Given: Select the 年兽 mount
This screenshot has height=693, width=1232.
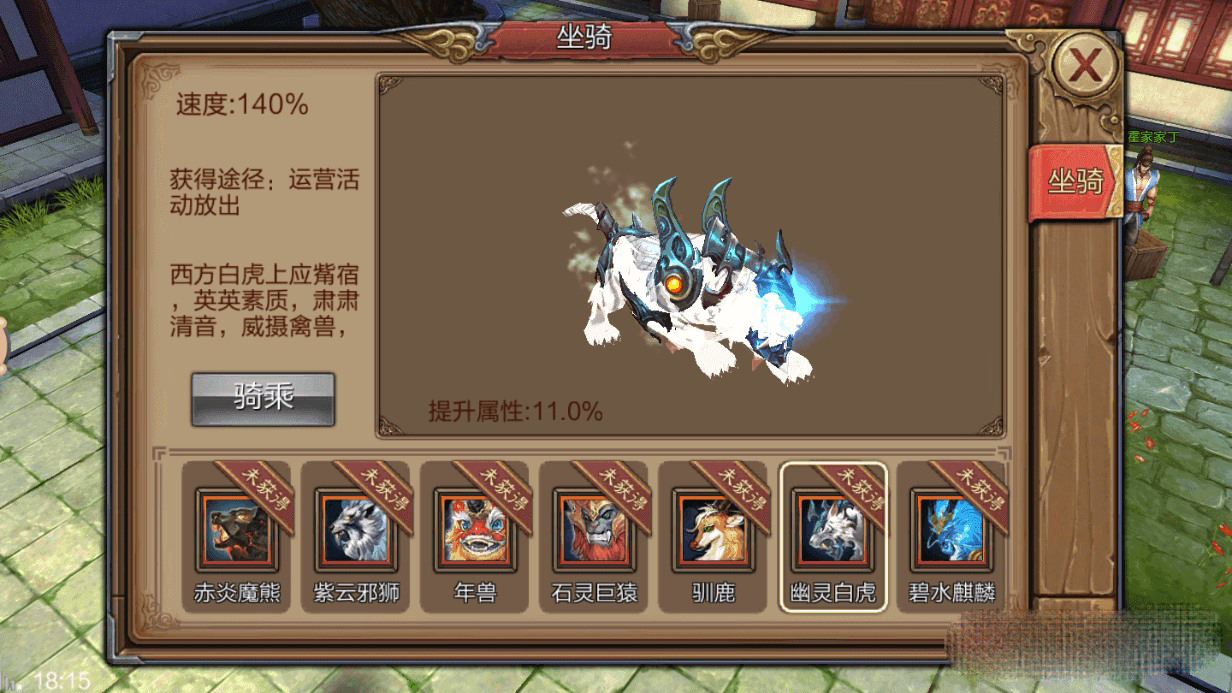Looking at the screenshot, I should (475, 530).
